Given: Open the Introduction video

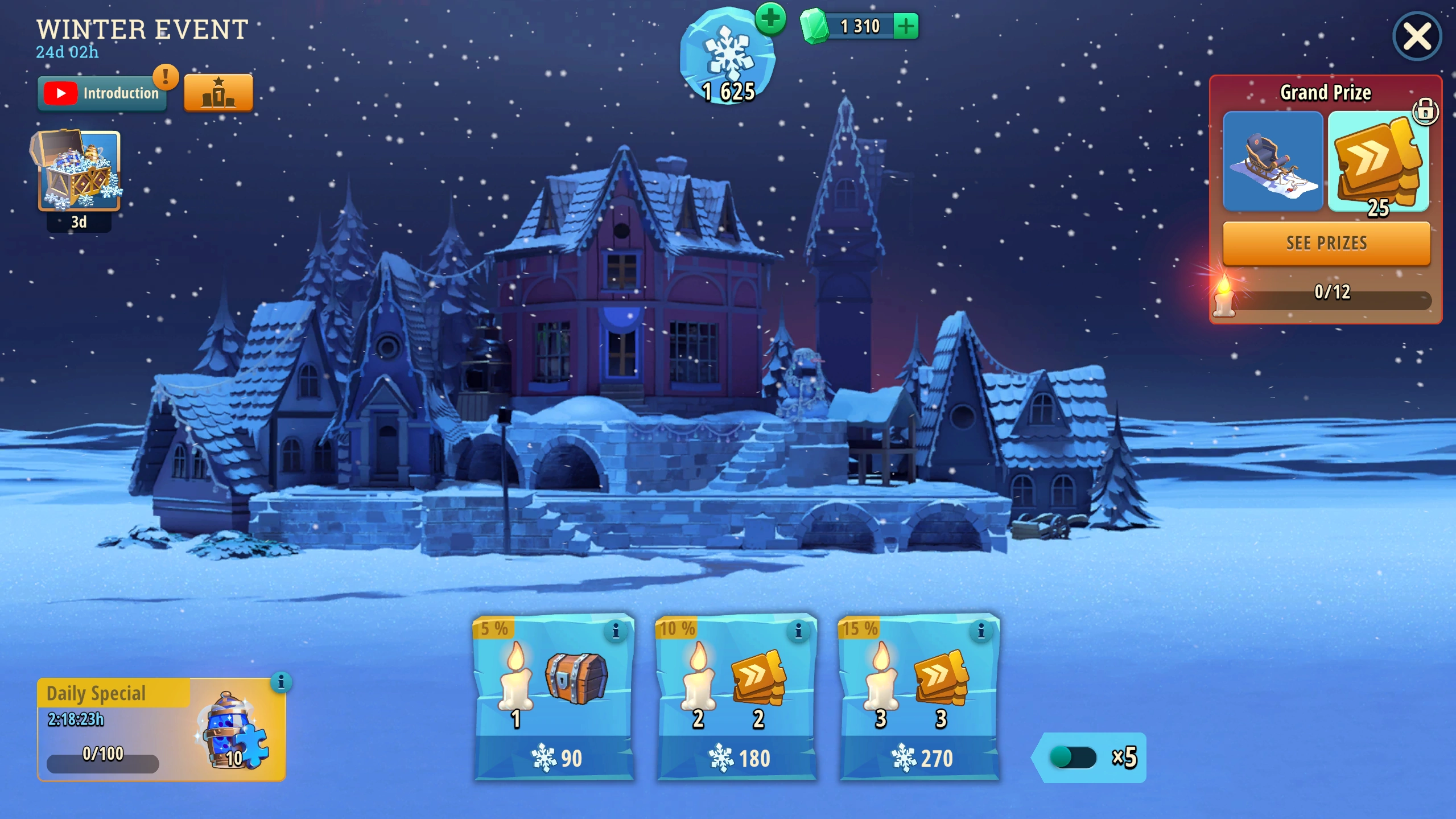Looking at the screenshot, I should (102, 93).
